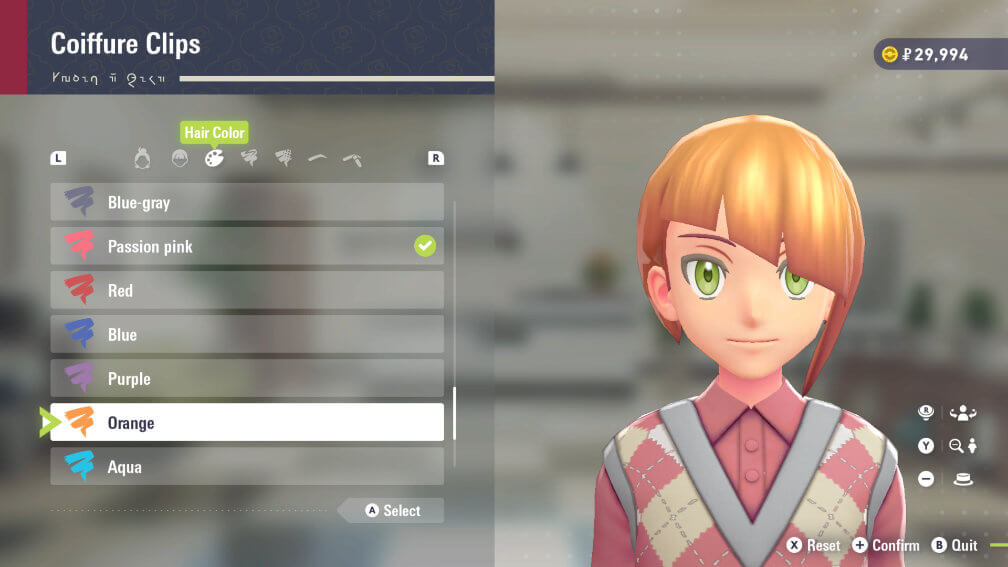Choose Blue from the color list
Screen dimensions: 1008x567
click(247, 334)
